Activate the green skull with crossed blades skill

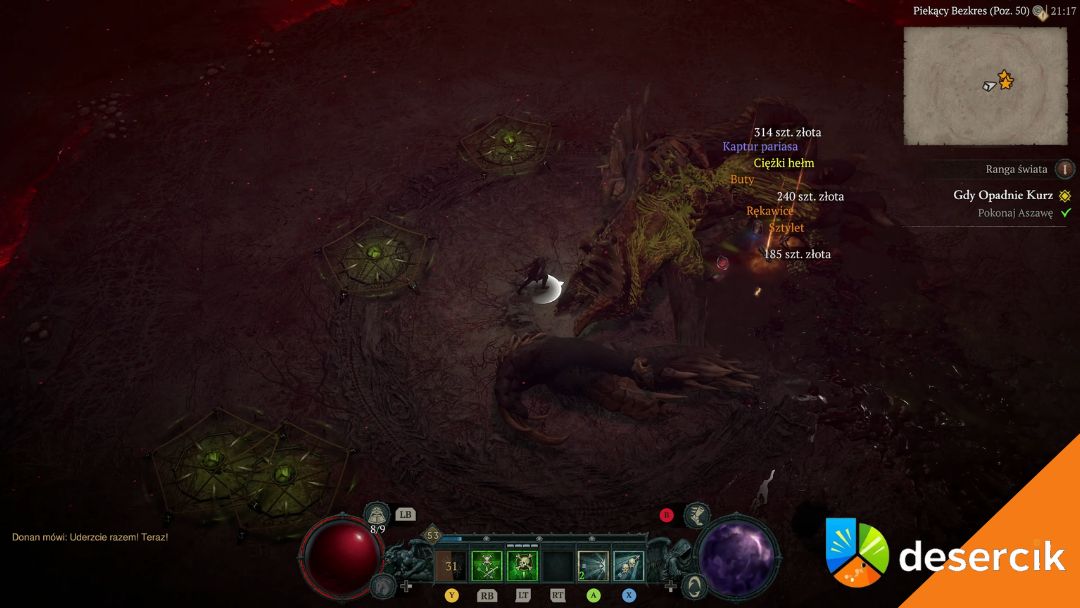[x=486, y=567]
